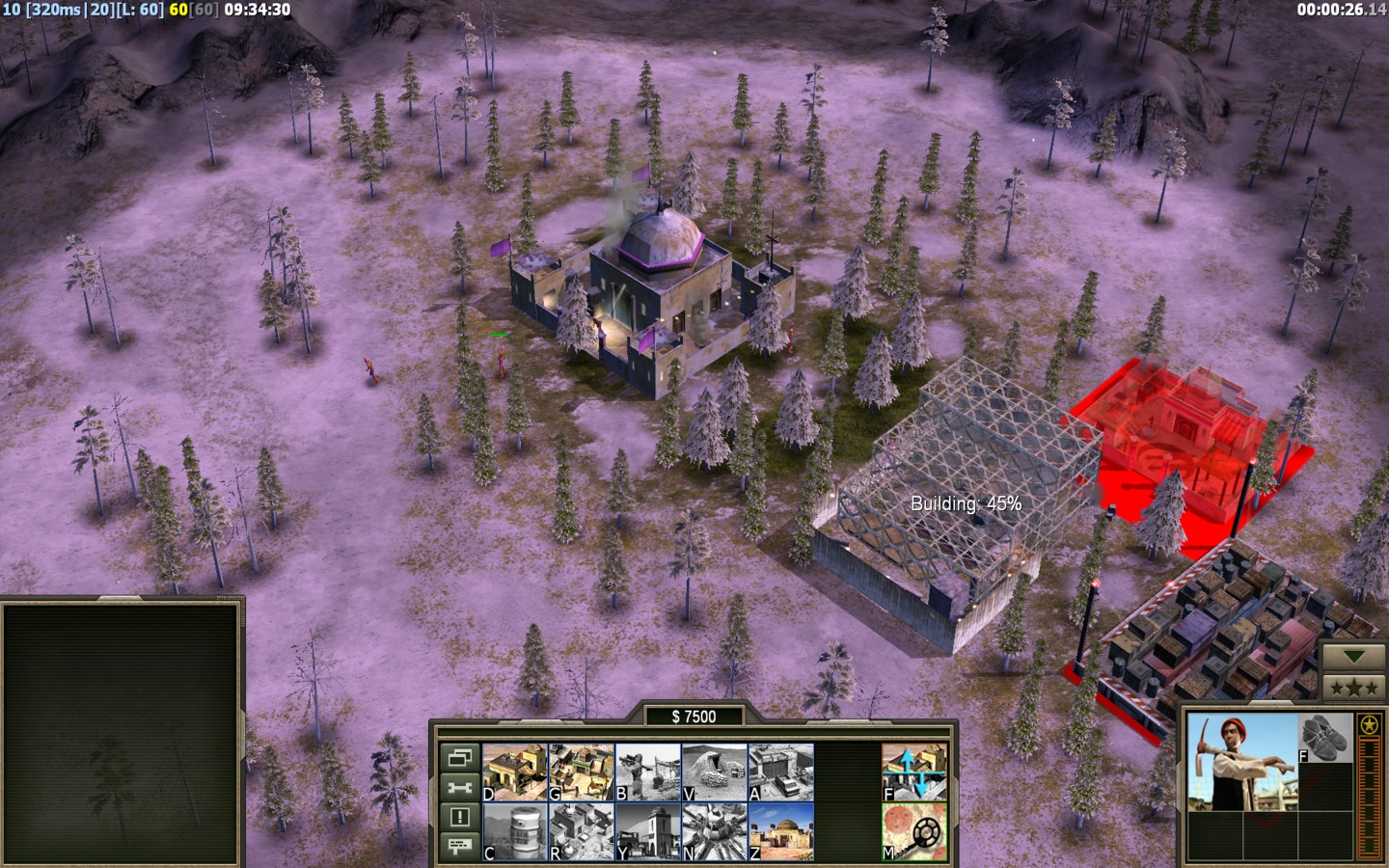The width and height of the screenshot is (1389, 868).
Task: Click the minimap radar panel
Action: [x=122, y=733]
